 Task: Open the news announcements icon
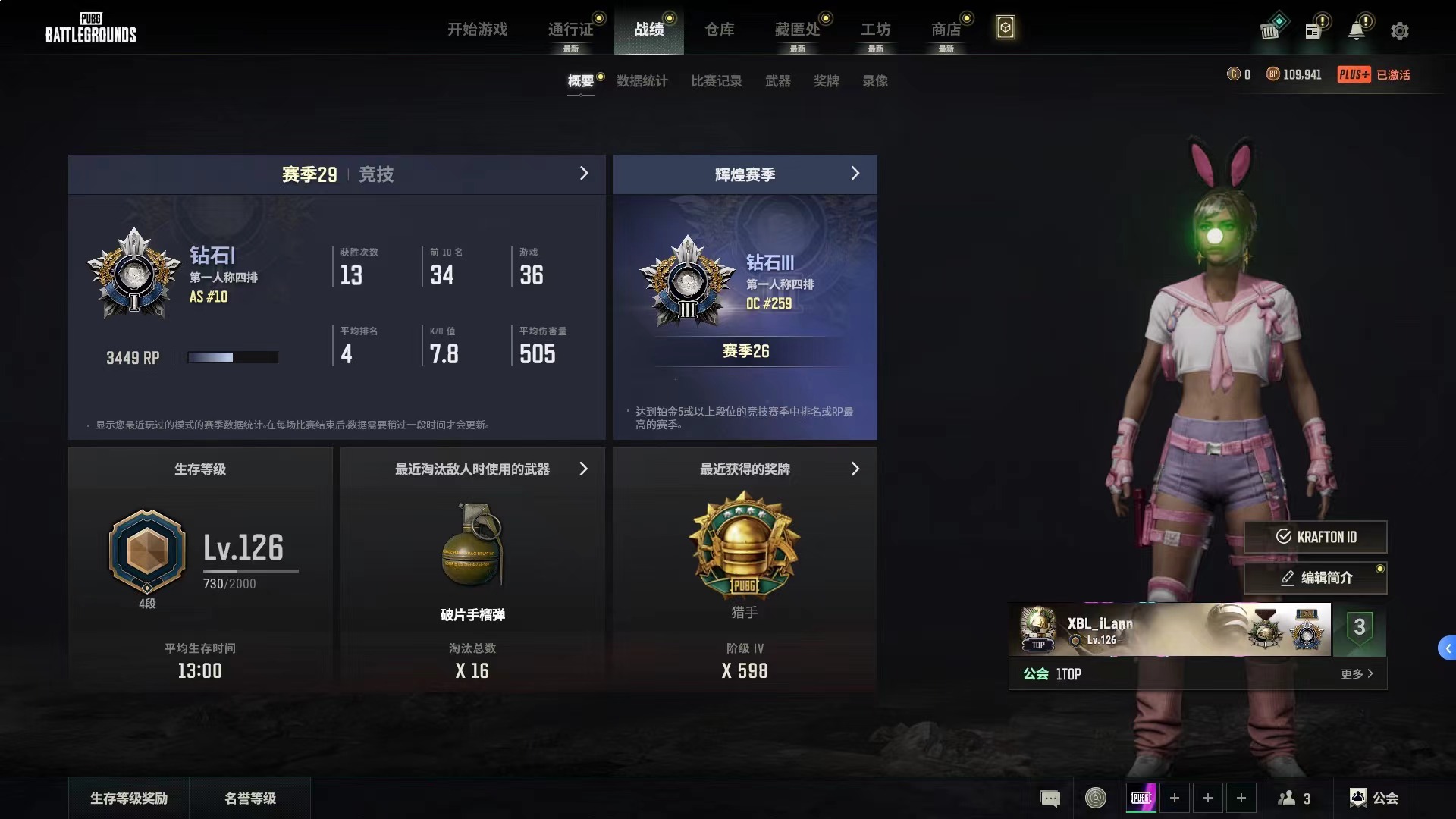(x=1314, y=29)
